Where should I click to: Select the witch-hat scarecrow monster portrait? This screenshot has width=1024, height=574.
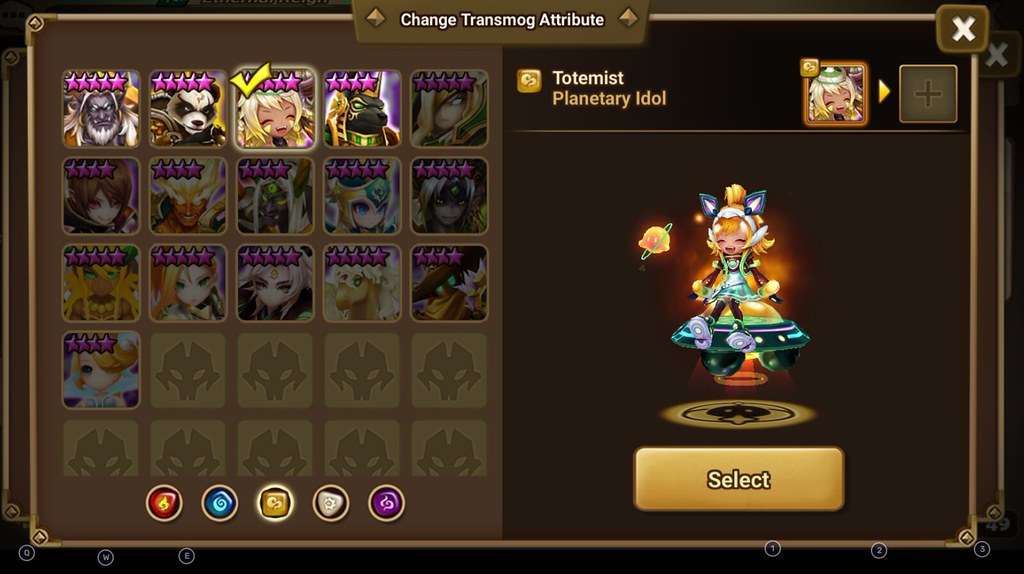tap(449, 284)
